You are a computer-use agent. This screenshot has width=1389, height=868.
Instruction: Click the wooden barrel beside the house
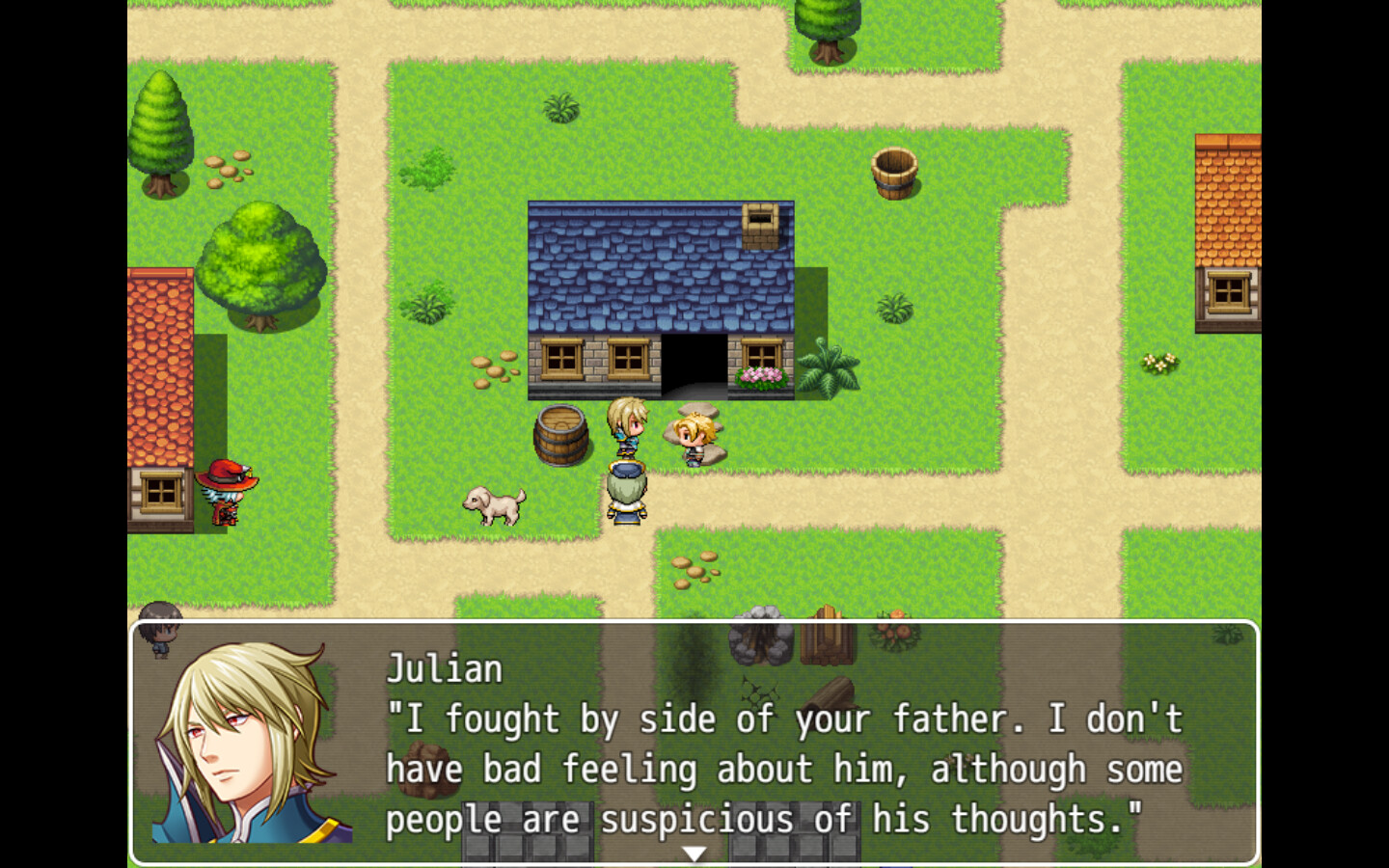click(562, 434)
